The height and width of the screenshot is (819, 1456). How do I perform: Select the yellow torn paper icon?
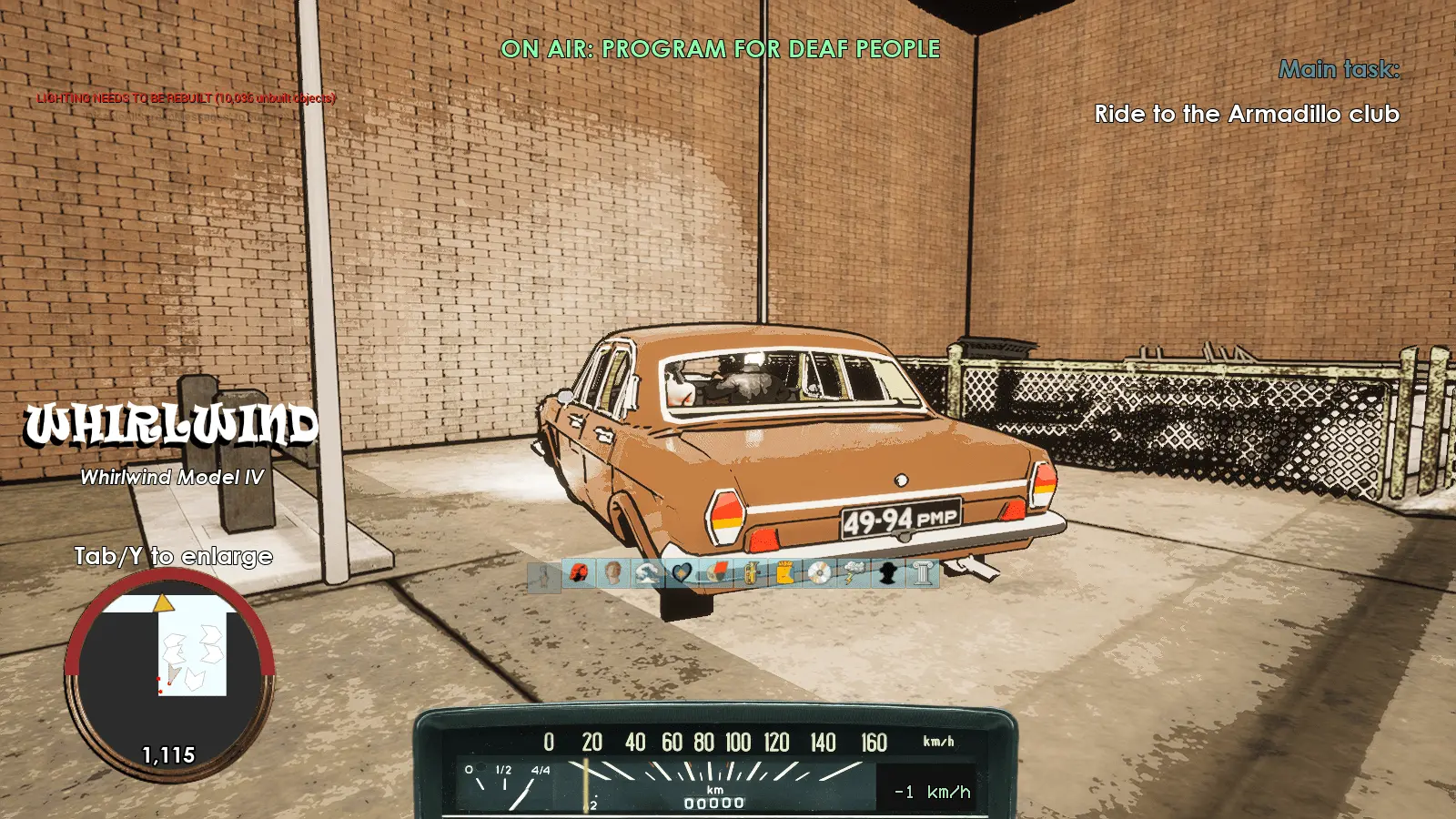pyautogui.click(x=784, y=573)
